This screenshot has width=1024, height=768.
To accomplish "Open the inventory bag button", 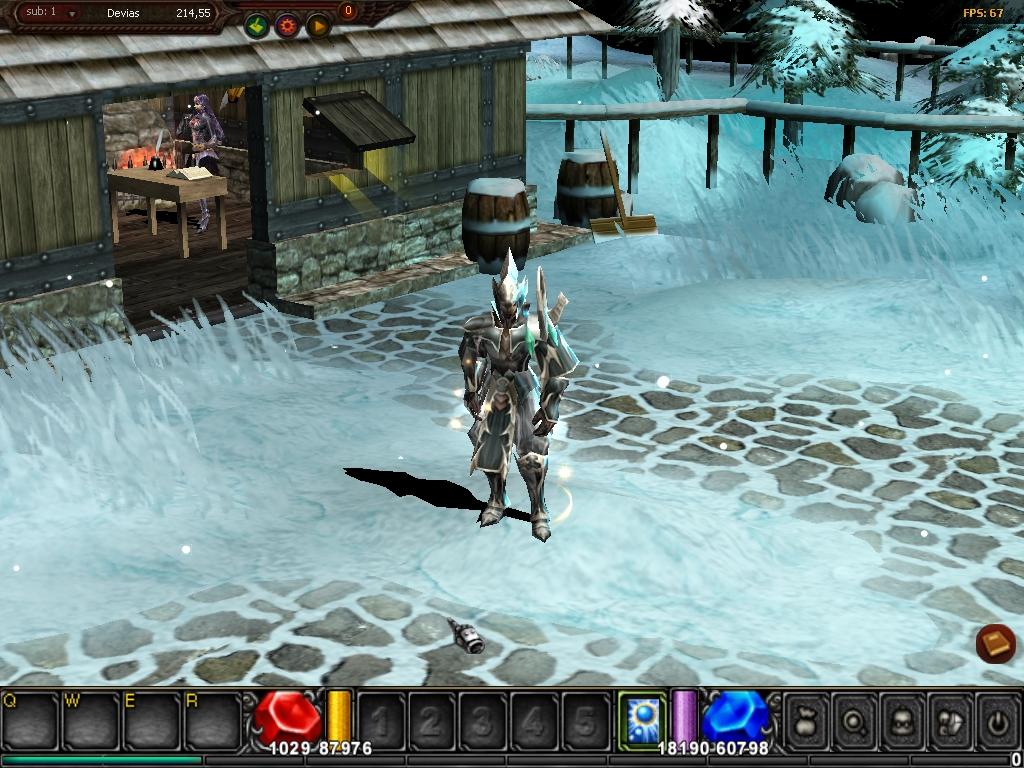I will click(806, 720).
